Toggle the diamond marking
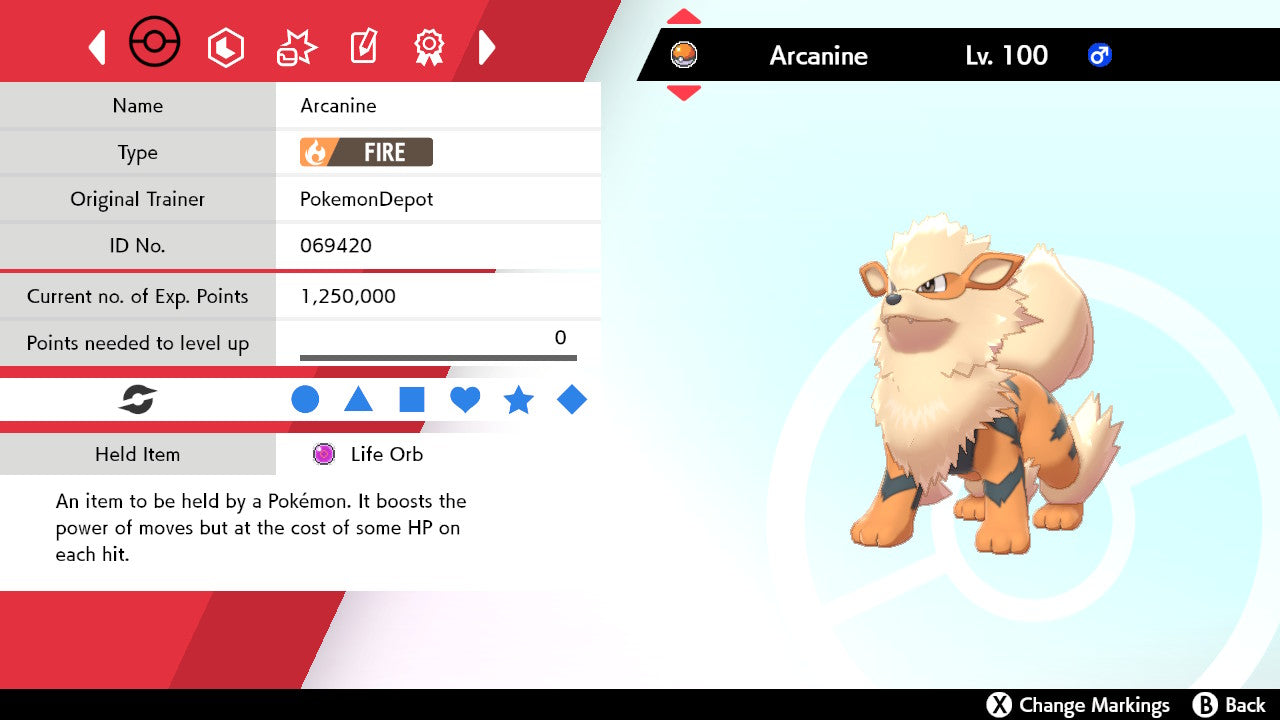Image resolution: width=1280 pixels, height=720 pixels. pyautogui.click(x=572, y=400)
